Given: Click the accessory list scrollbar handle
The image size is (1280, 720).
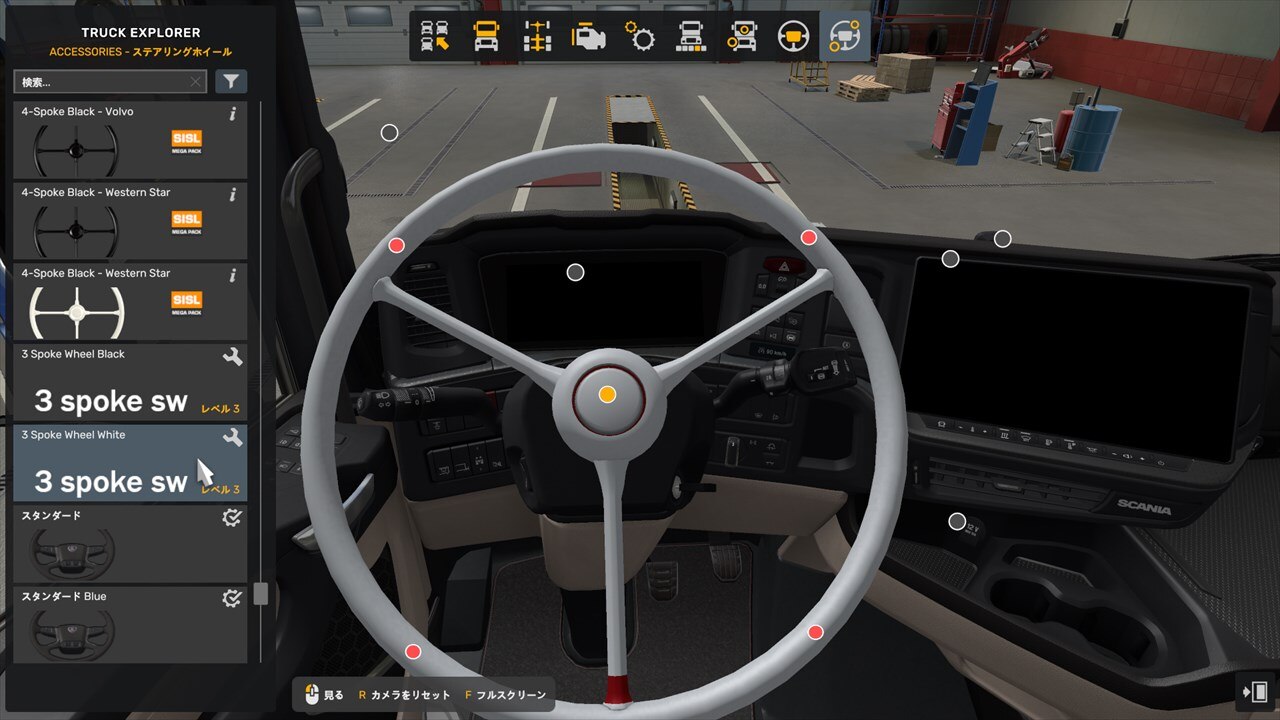Looking at the screenshot, I should pyautogui.click(x=261, y=594).
